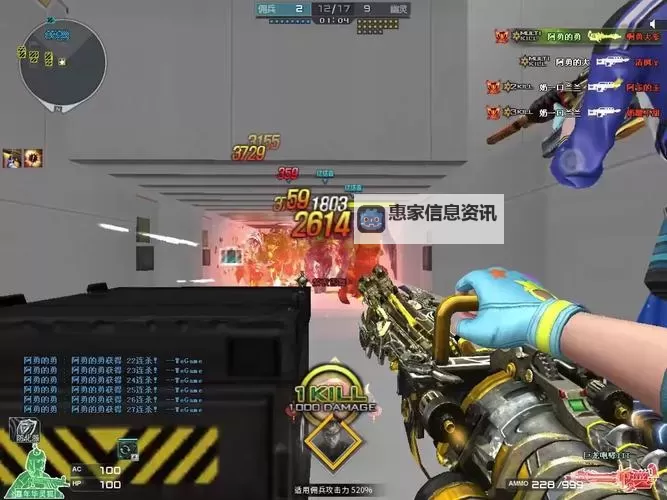Select the explosion buff icon

(34, 157)
